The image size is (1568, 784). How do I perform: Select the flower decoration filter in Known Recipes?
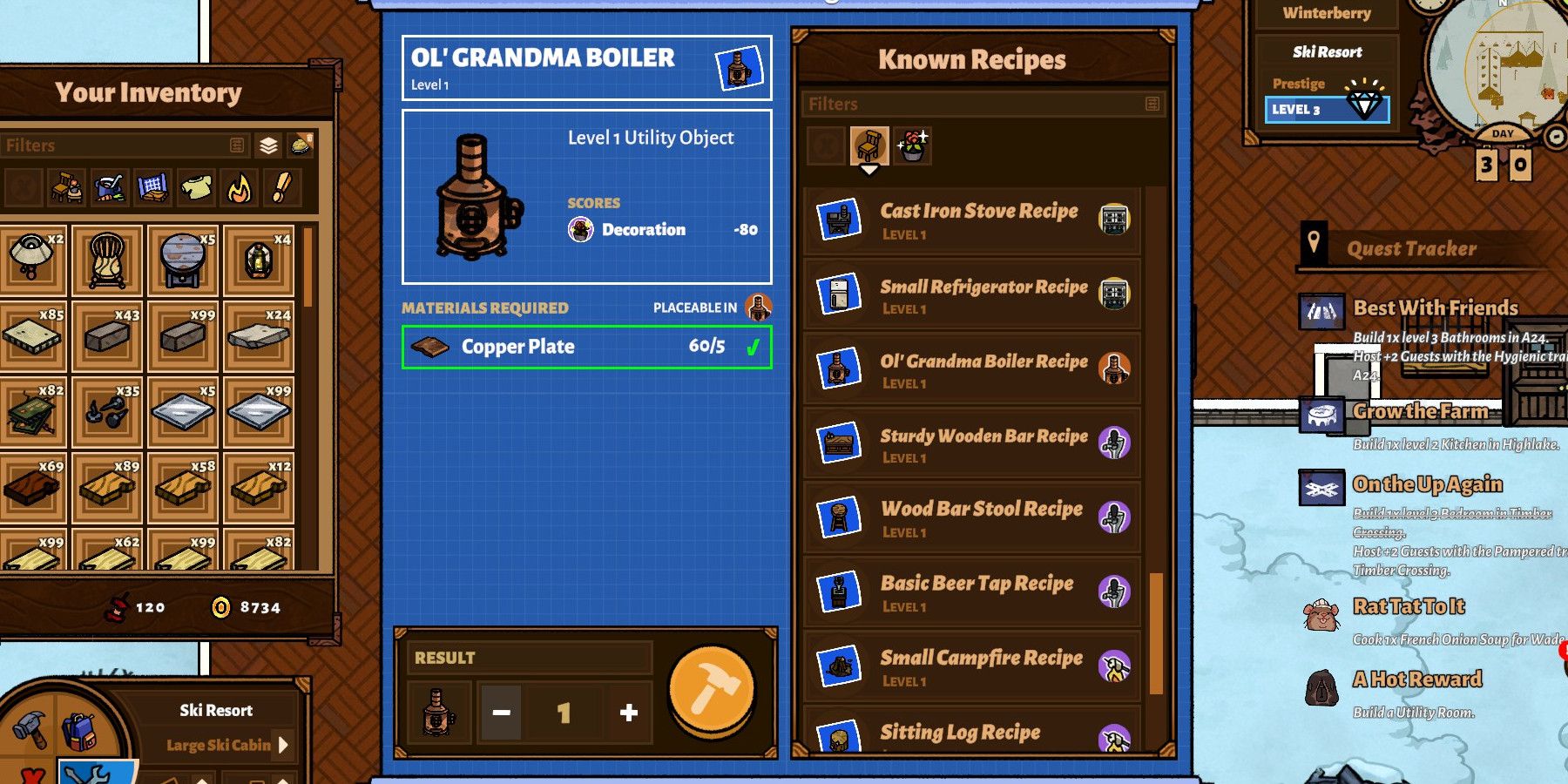pos(909,145)
